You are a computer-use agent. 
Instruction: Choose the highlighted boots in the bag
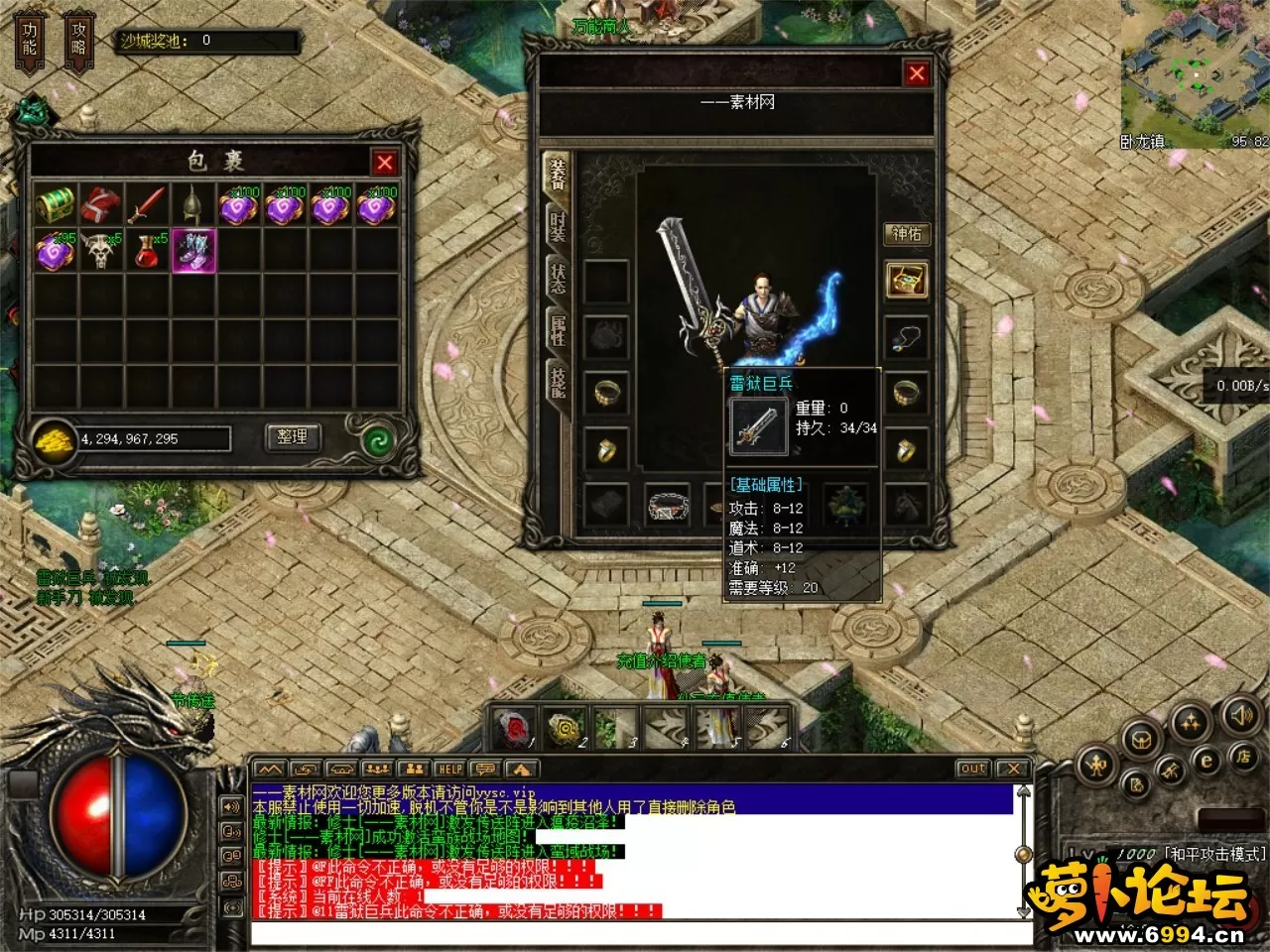pyautogui.click(x=192, y=251)
